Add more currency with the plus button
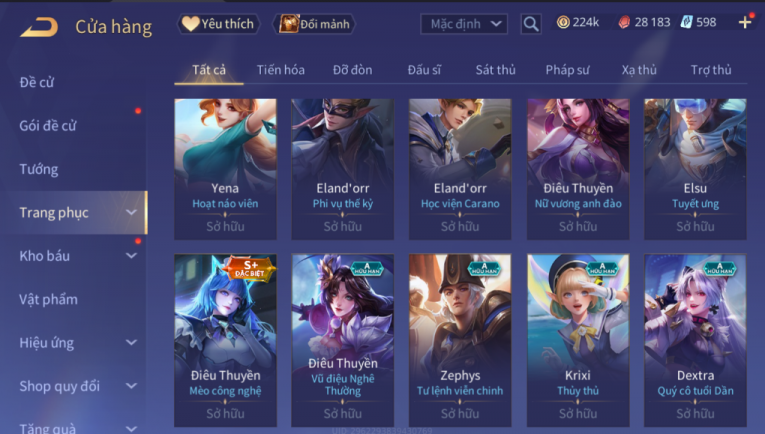765x434 pixels. pos(745,22)
